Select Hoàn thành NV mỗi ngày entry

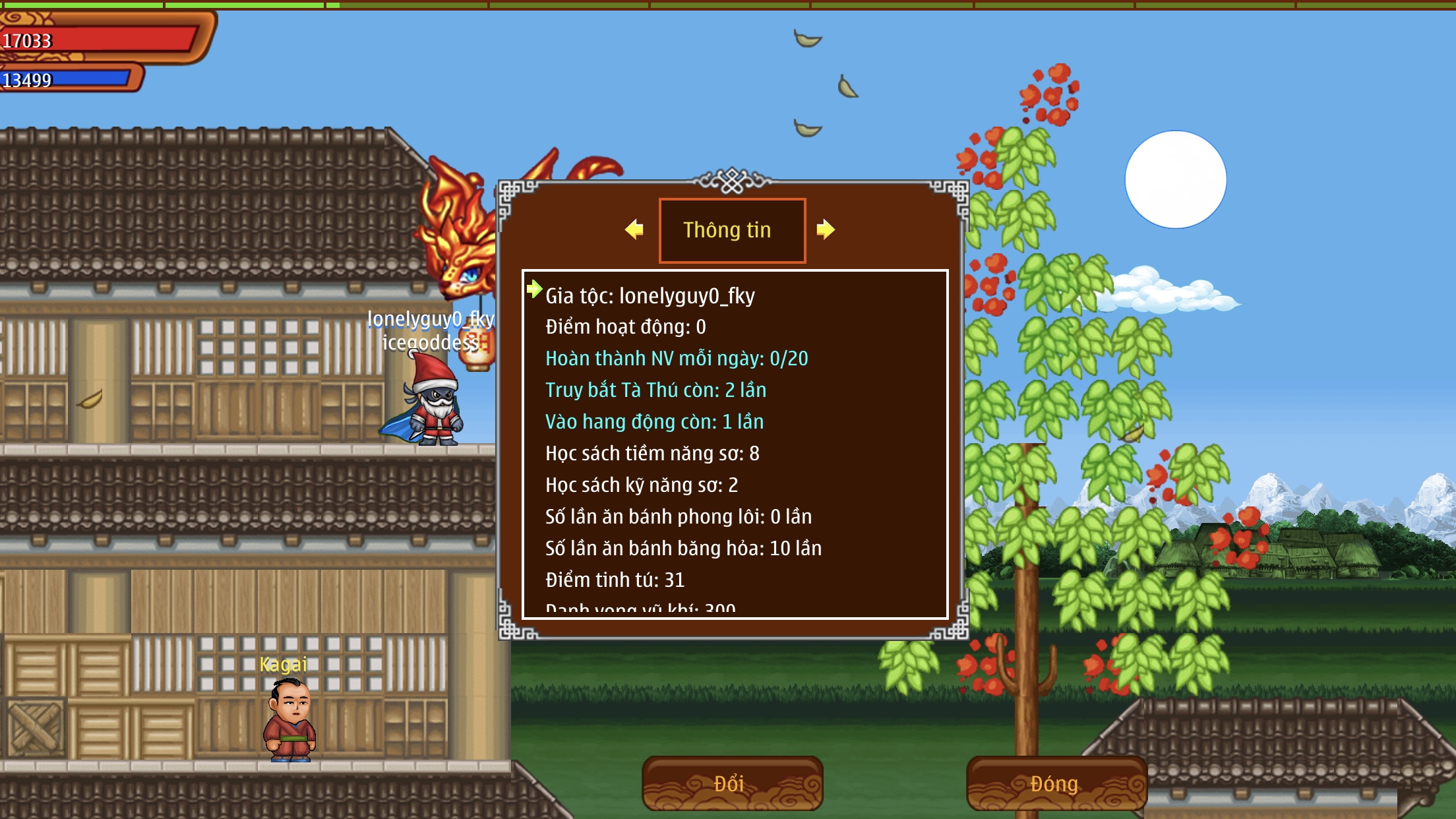tap(676, 359)
